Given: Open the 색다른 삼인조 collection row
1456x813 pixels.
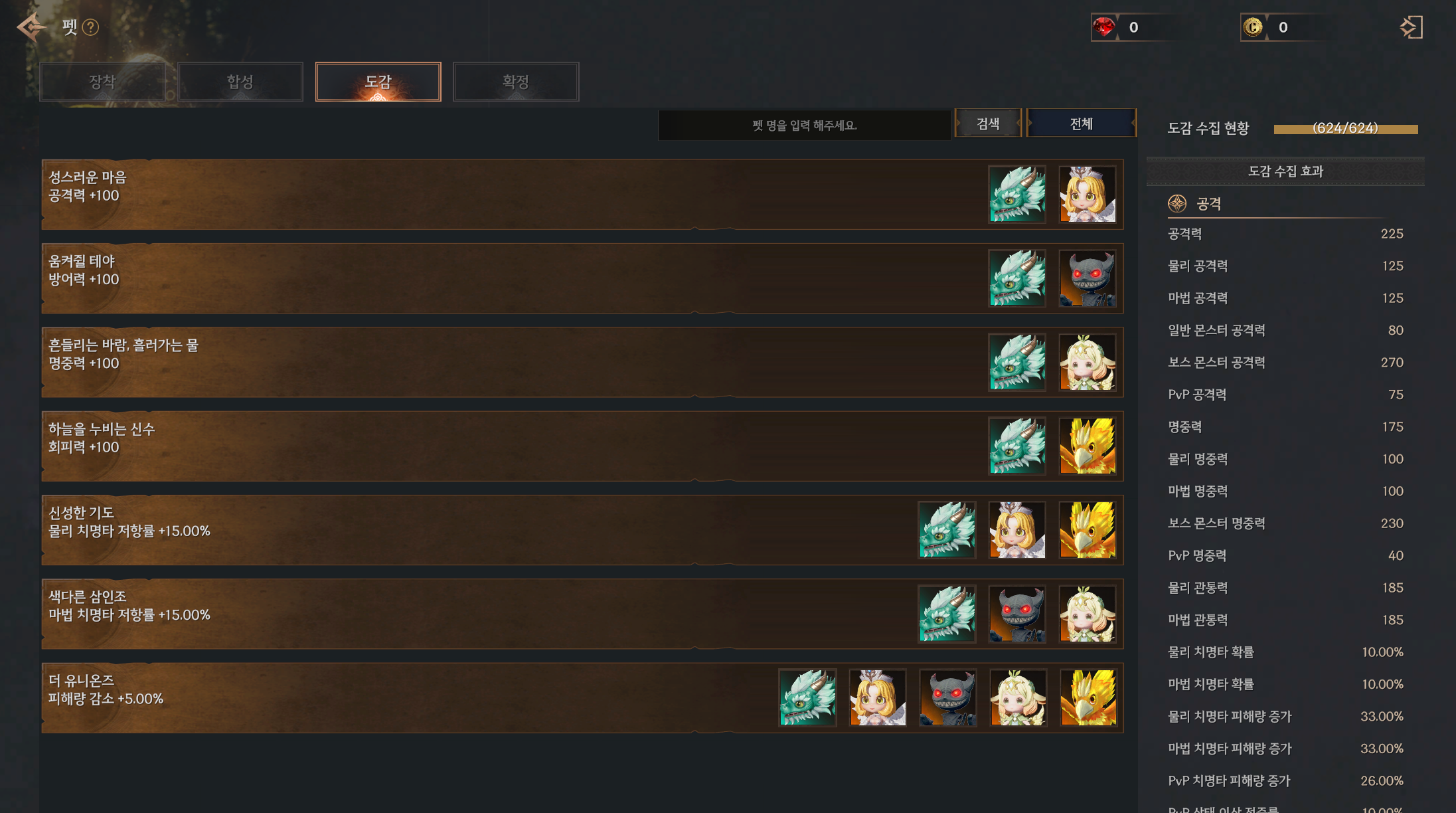Looking at the screenshot, I should point(465,614).
